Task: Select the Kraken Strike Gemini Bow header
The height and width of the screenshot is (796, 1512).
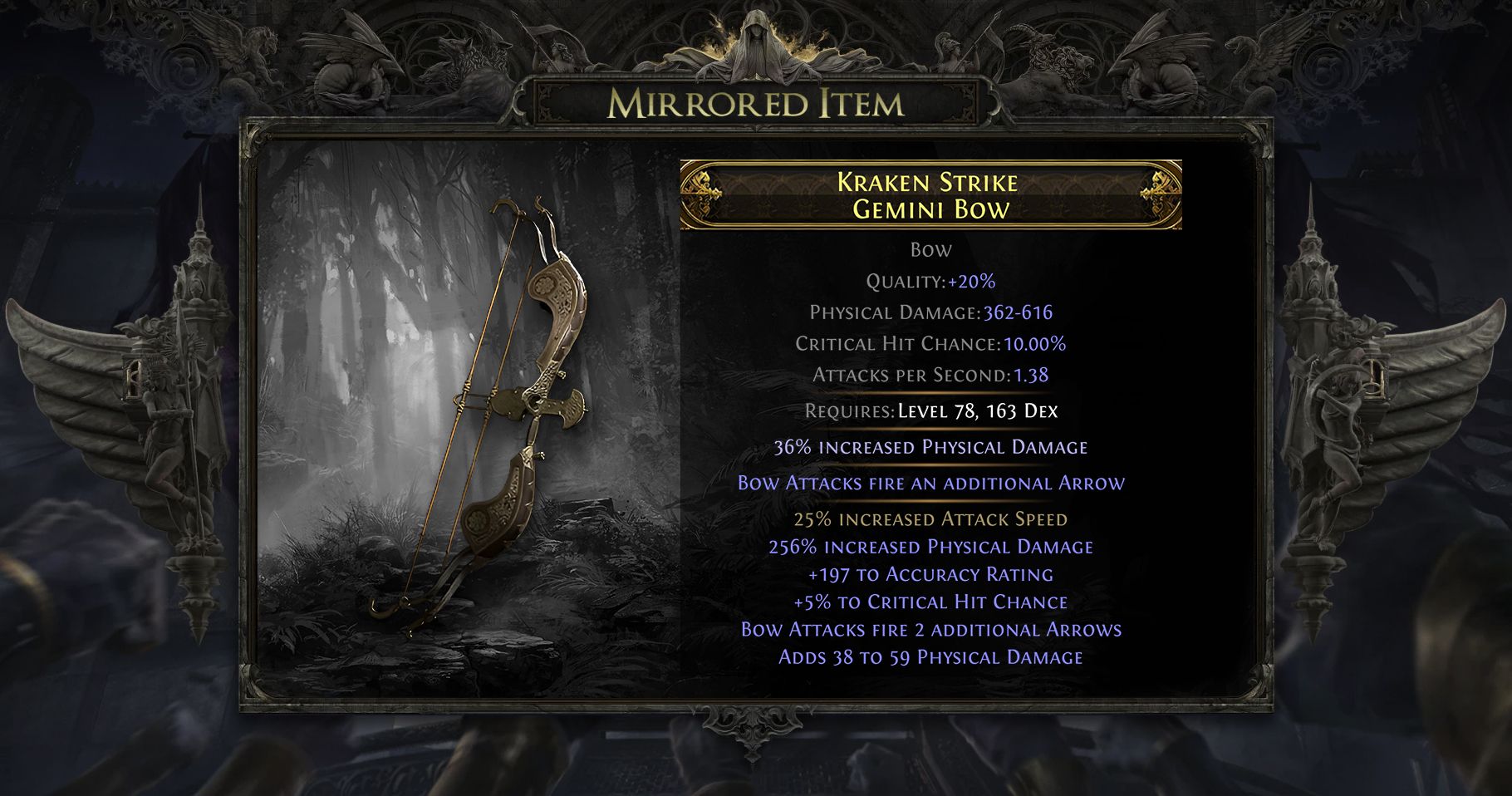Action: [x=929, y=193]
